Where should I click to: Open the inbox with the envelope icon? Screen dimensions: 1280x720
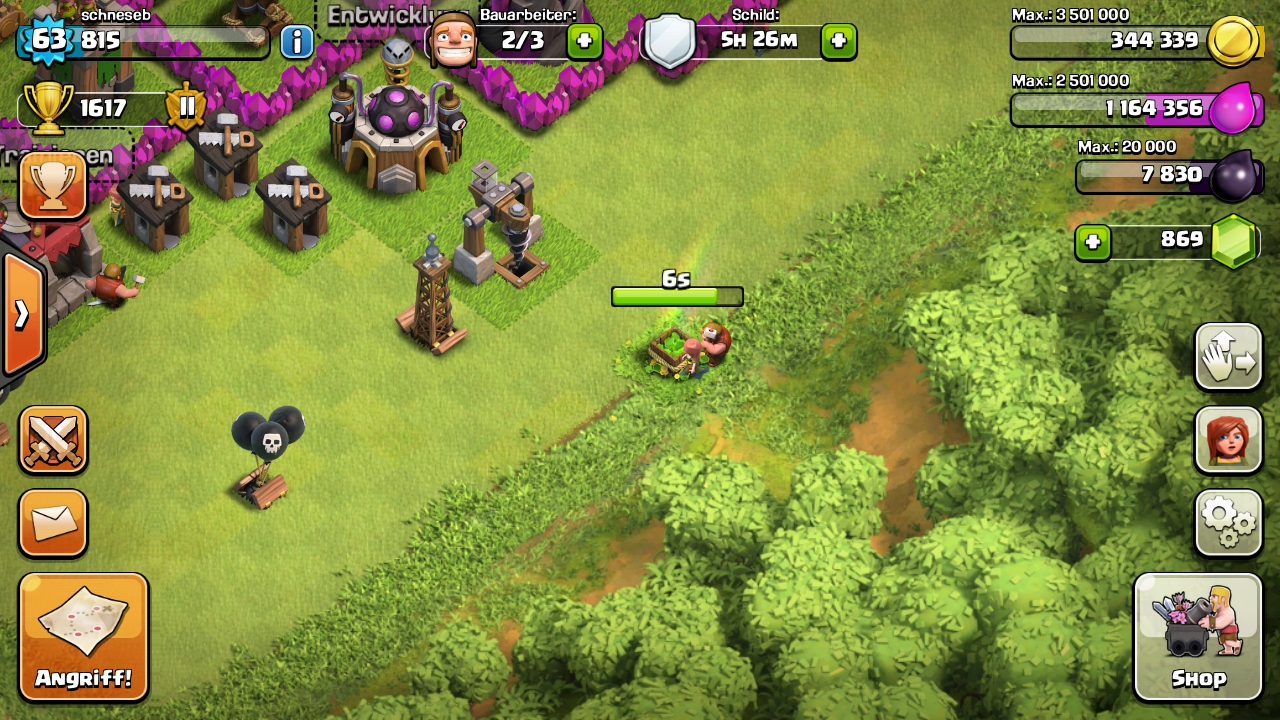(x=53, y=523)
